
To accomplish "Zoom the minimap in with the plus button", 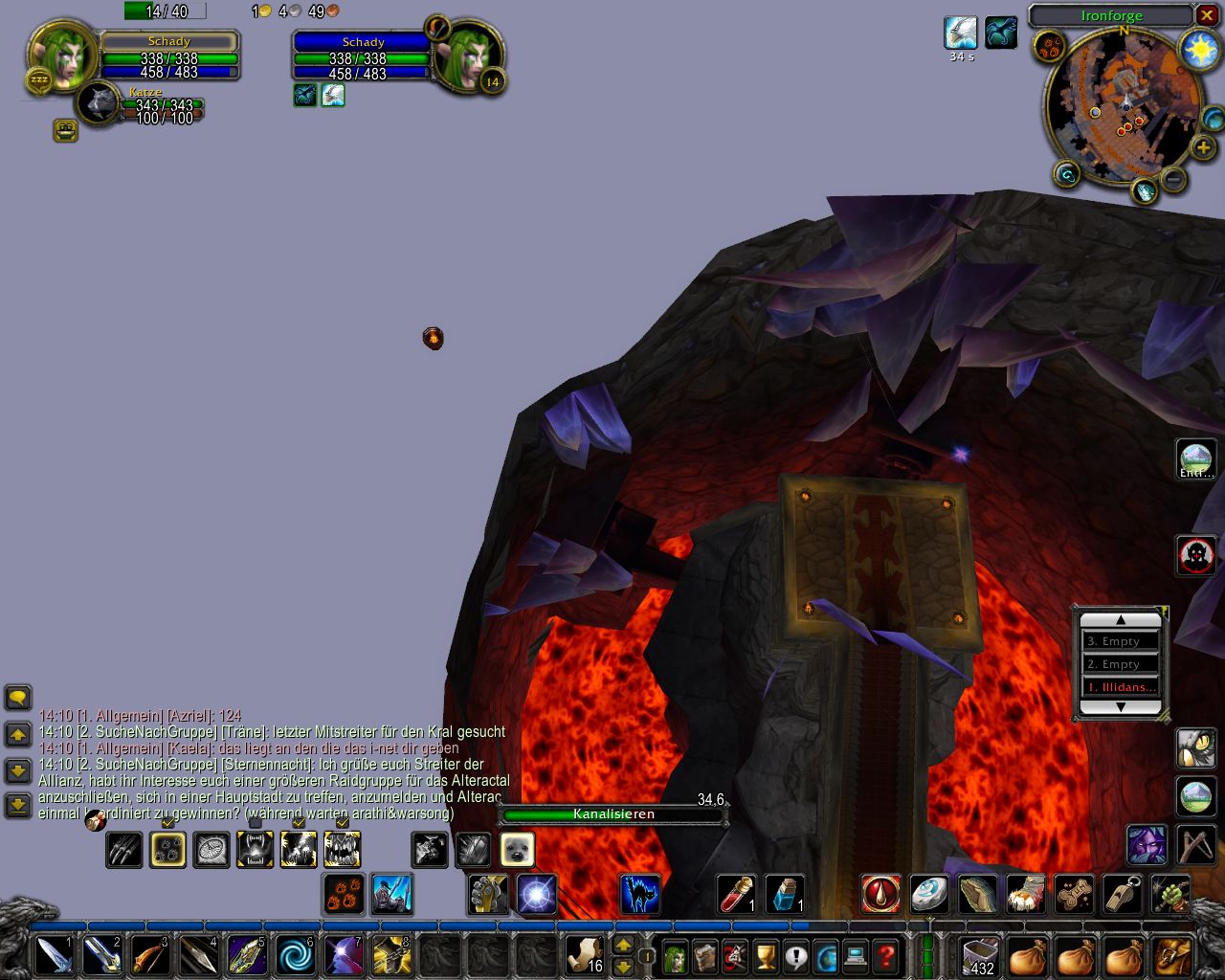I will click(1202, 148).
